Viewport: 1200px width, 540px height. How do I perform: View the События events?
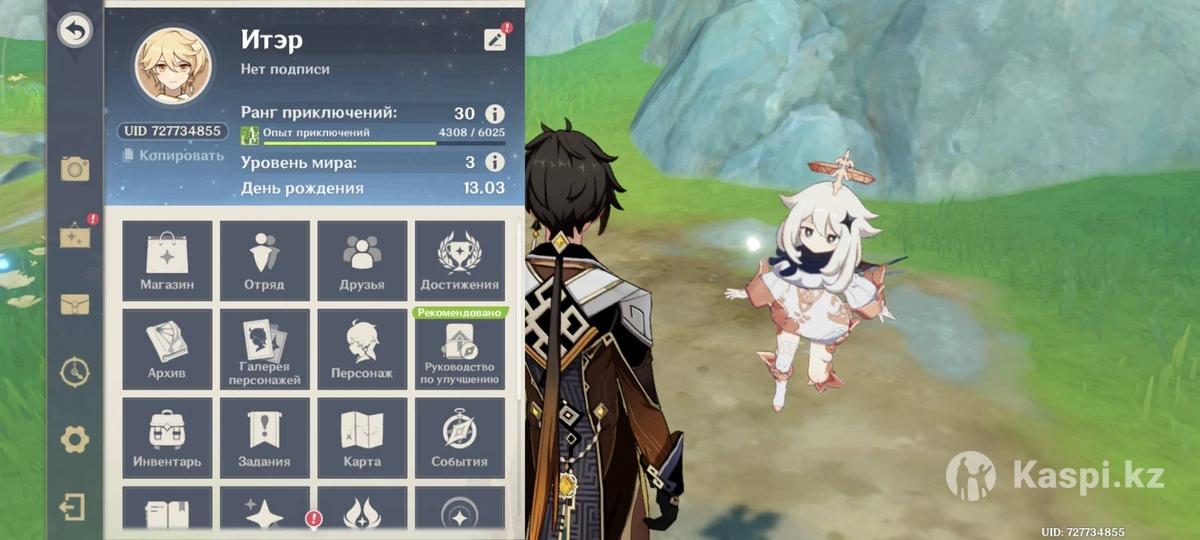click(460, 437)
